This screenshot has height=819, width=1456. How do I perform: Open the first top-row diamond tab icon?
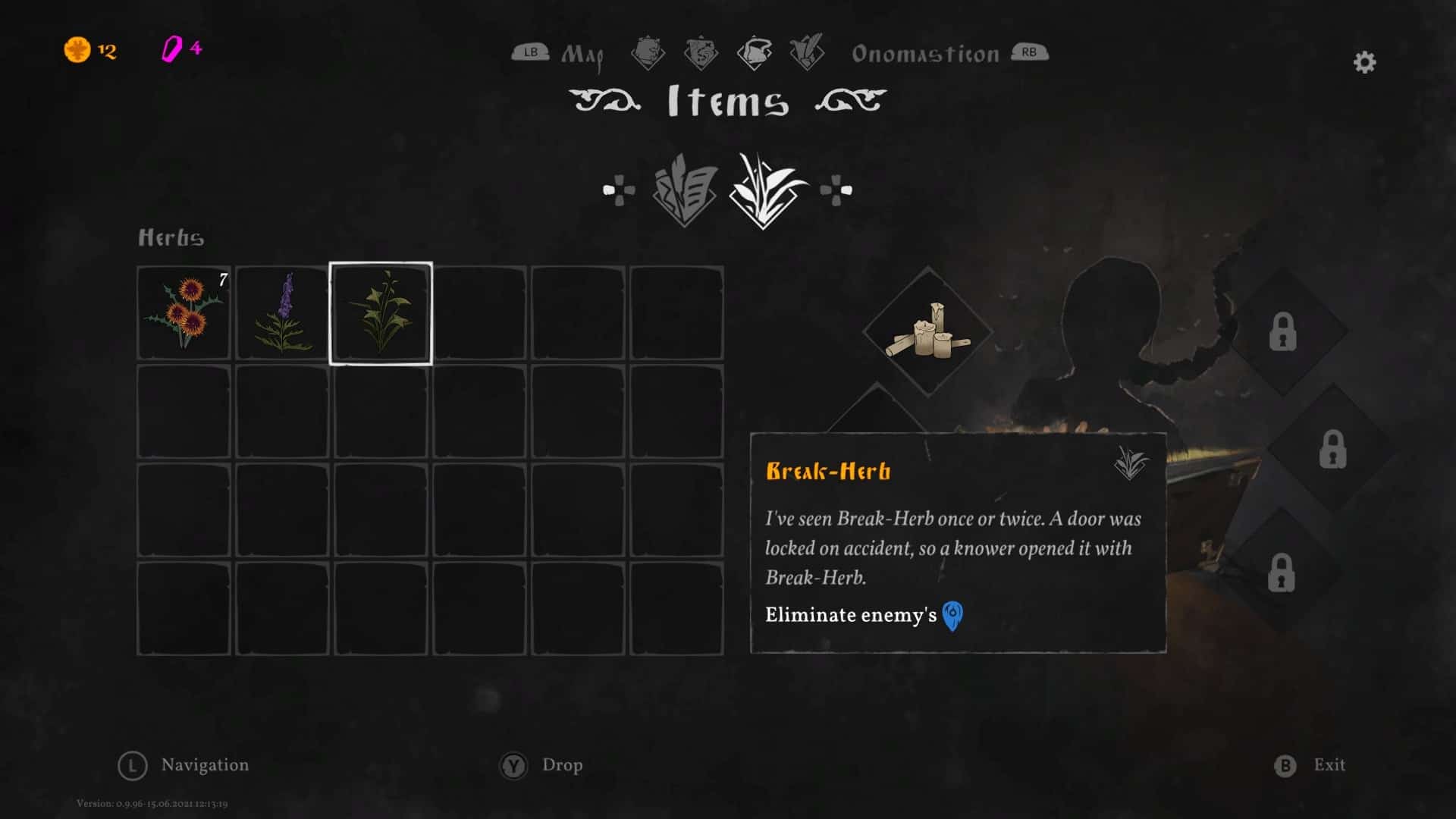[x=648, y=52]
